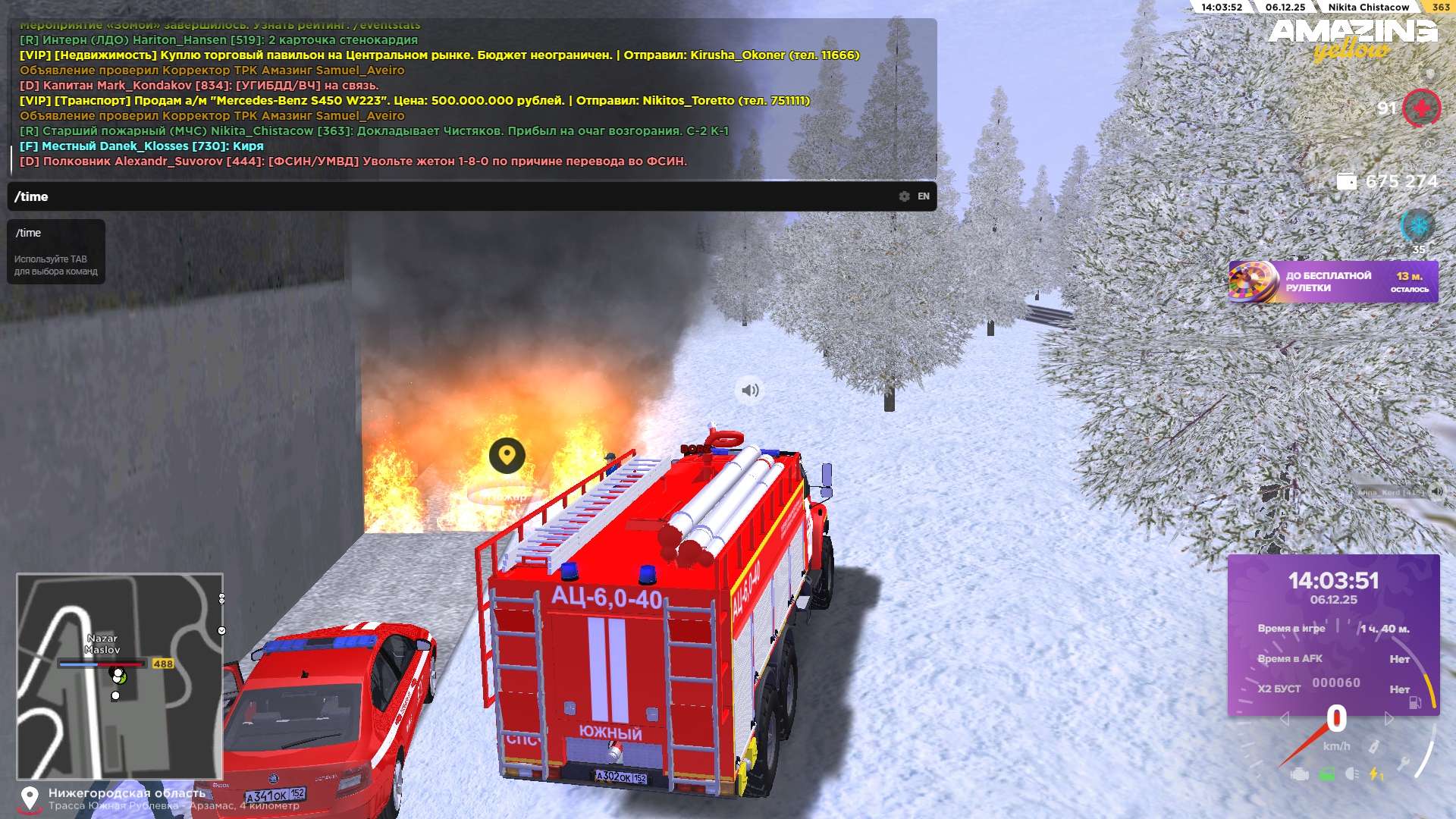
Task: Click the location pin beside Нижегородская область
Action: coord(30,799)
